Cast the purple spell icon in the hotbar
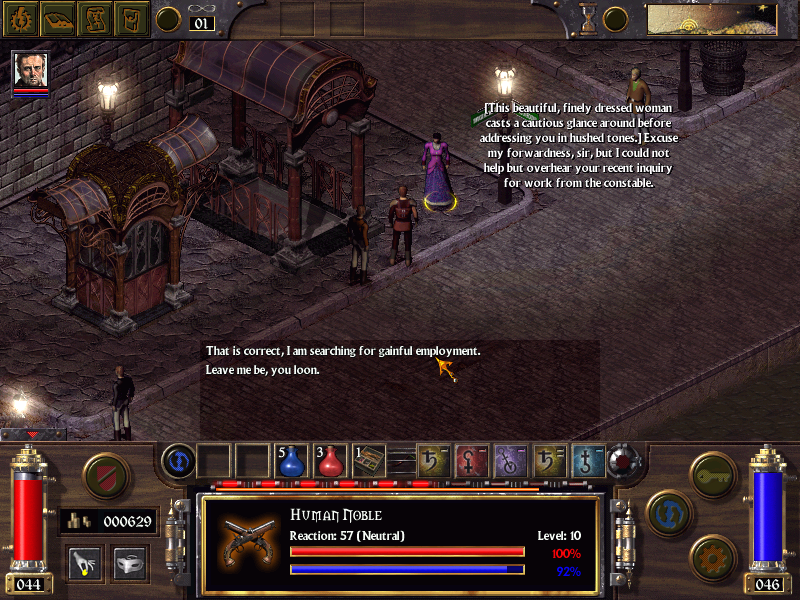 [510, 460]
